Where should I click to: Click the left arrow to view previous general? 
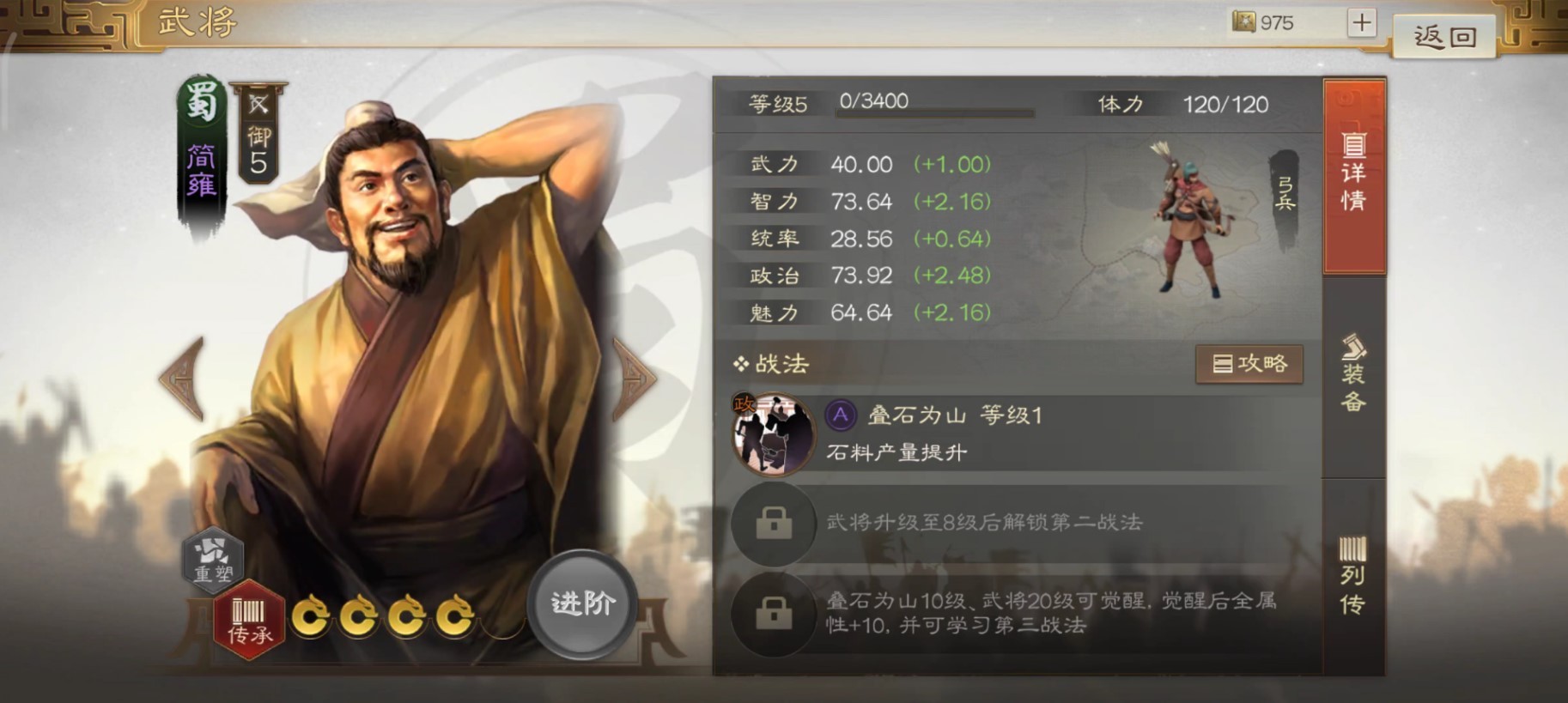183,378
